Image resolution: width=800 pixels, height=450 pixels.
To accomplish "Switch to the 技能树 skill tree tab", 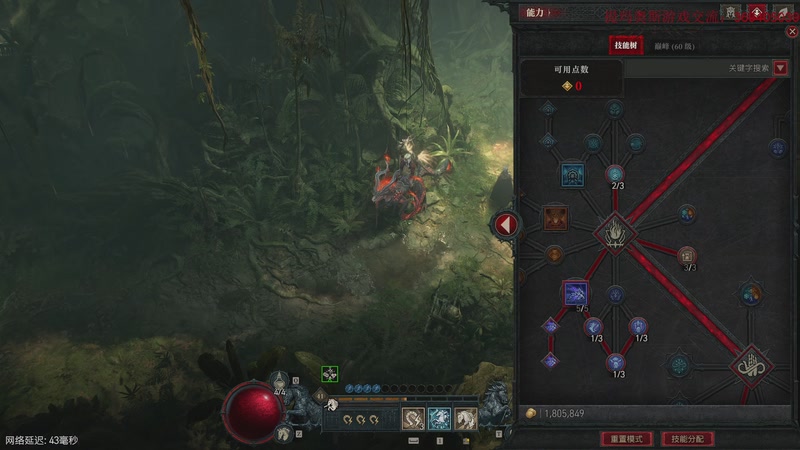I will pyautogui.click(x=626, y=46).
